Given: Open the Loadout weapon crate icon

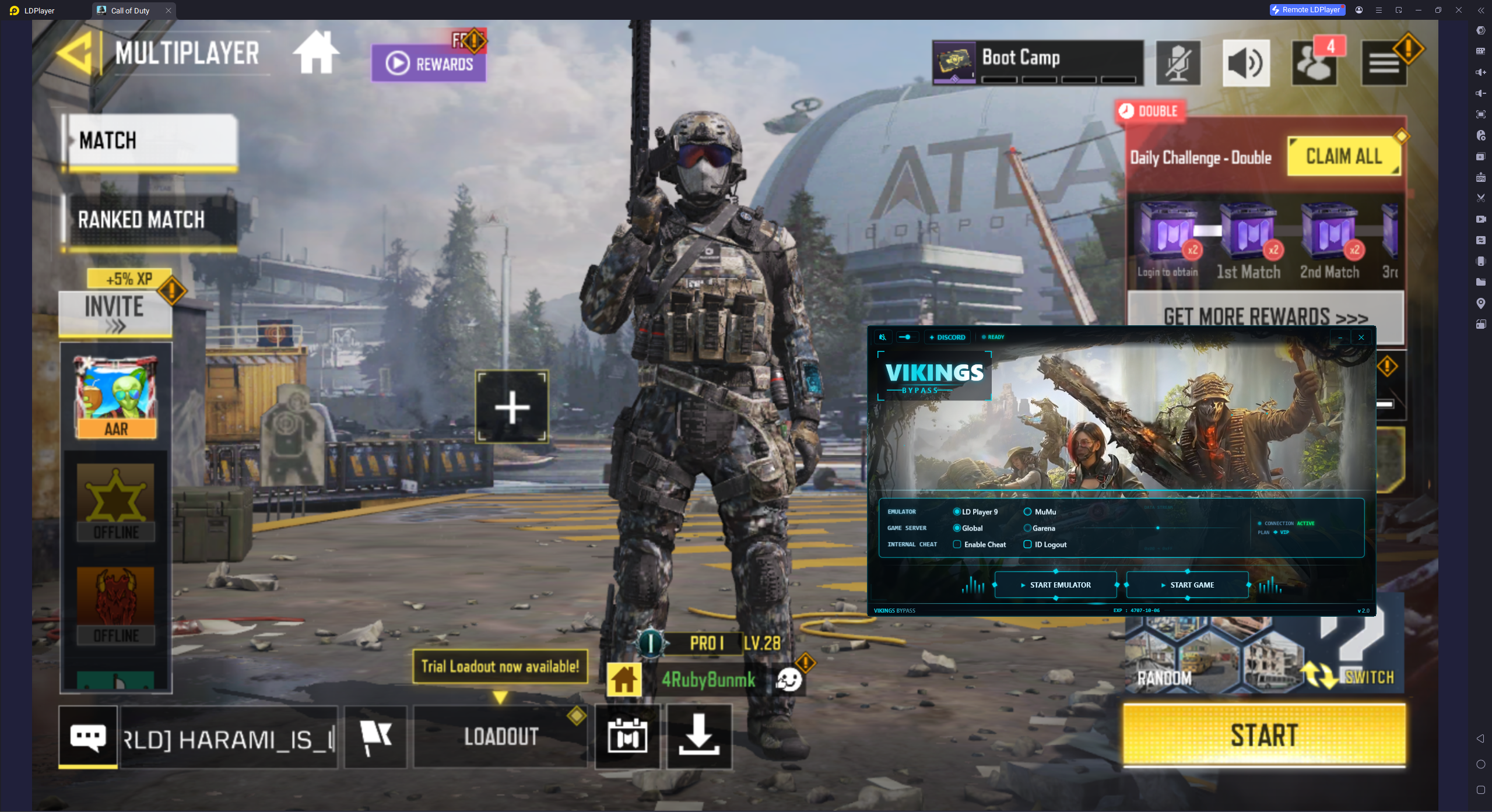Looking at the screenshot, I should pyautogui.click(x=626, y=736).
